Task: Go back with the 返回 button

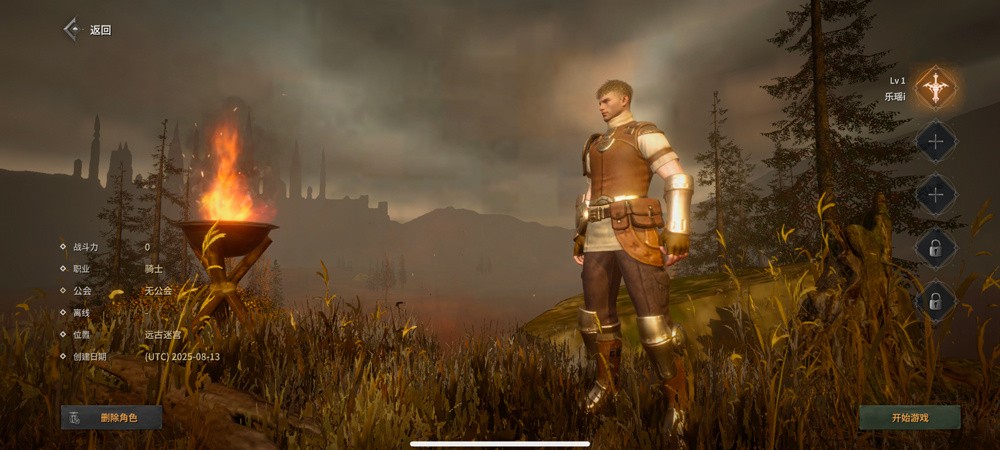Action: click(87, 30)
